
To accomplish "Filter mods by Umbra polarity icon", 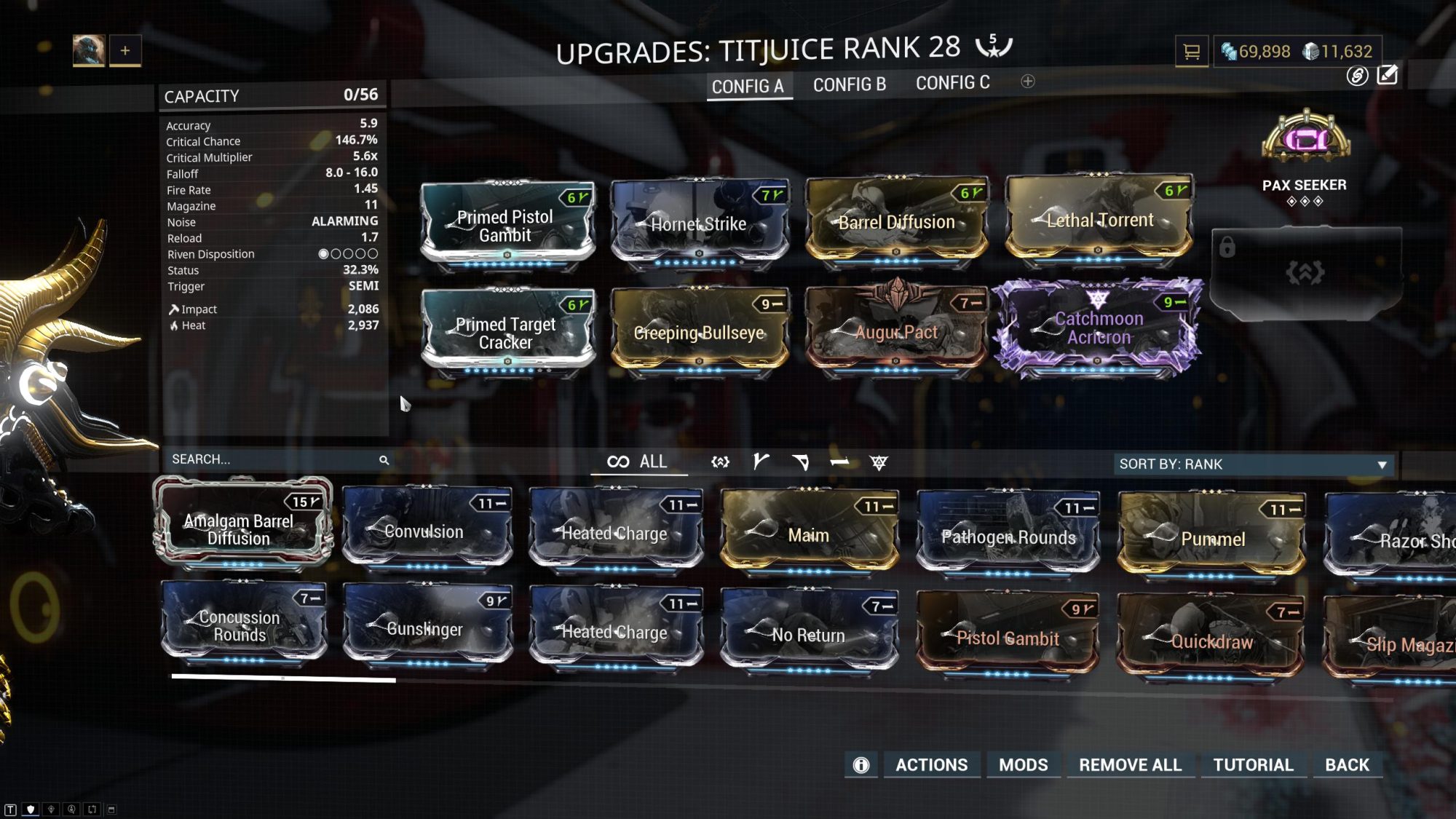I will (881, 461).
